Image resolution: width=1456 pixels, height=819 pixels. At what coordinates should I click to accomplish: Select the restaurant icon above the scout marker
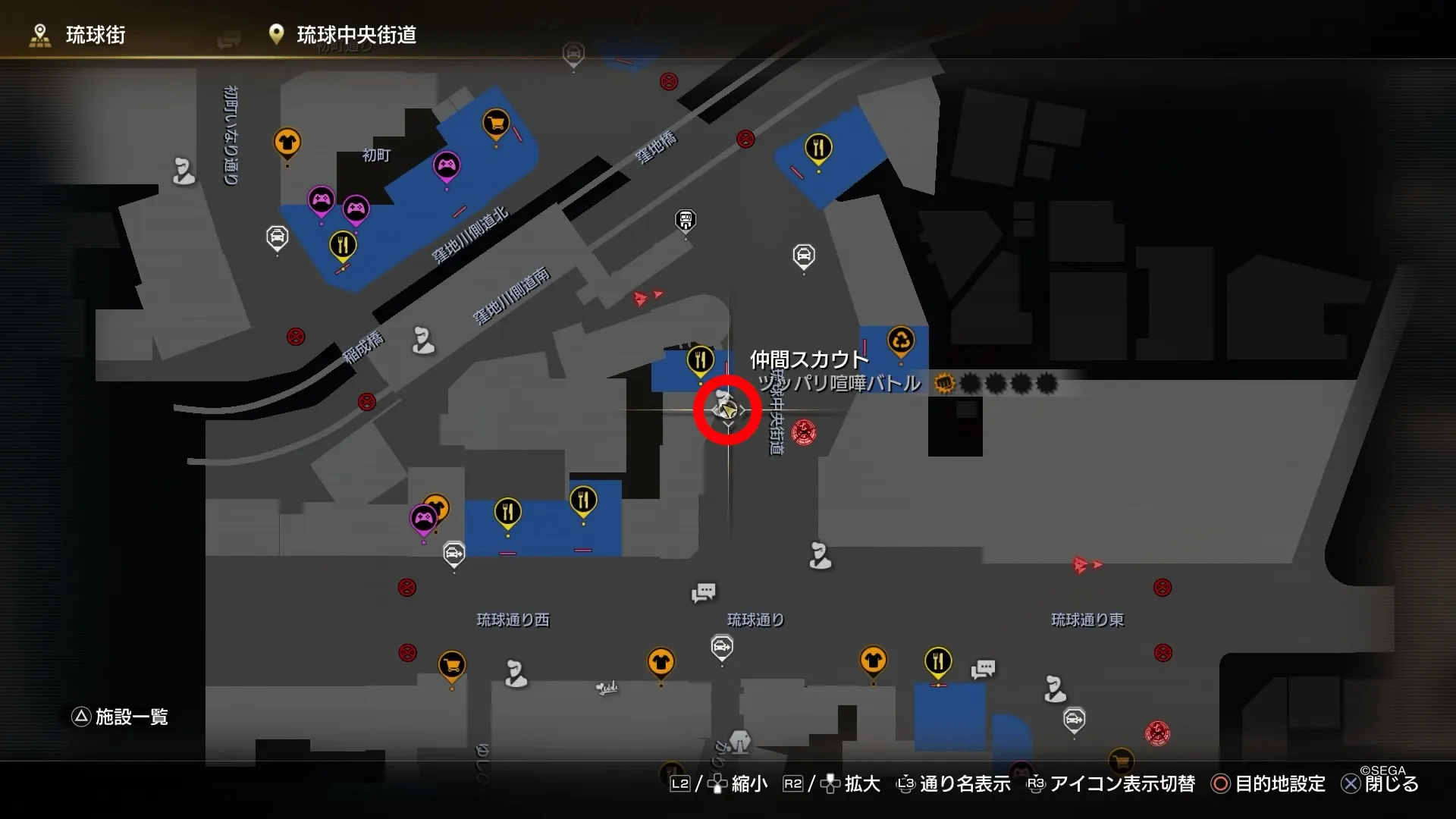[x=699, y=362]
